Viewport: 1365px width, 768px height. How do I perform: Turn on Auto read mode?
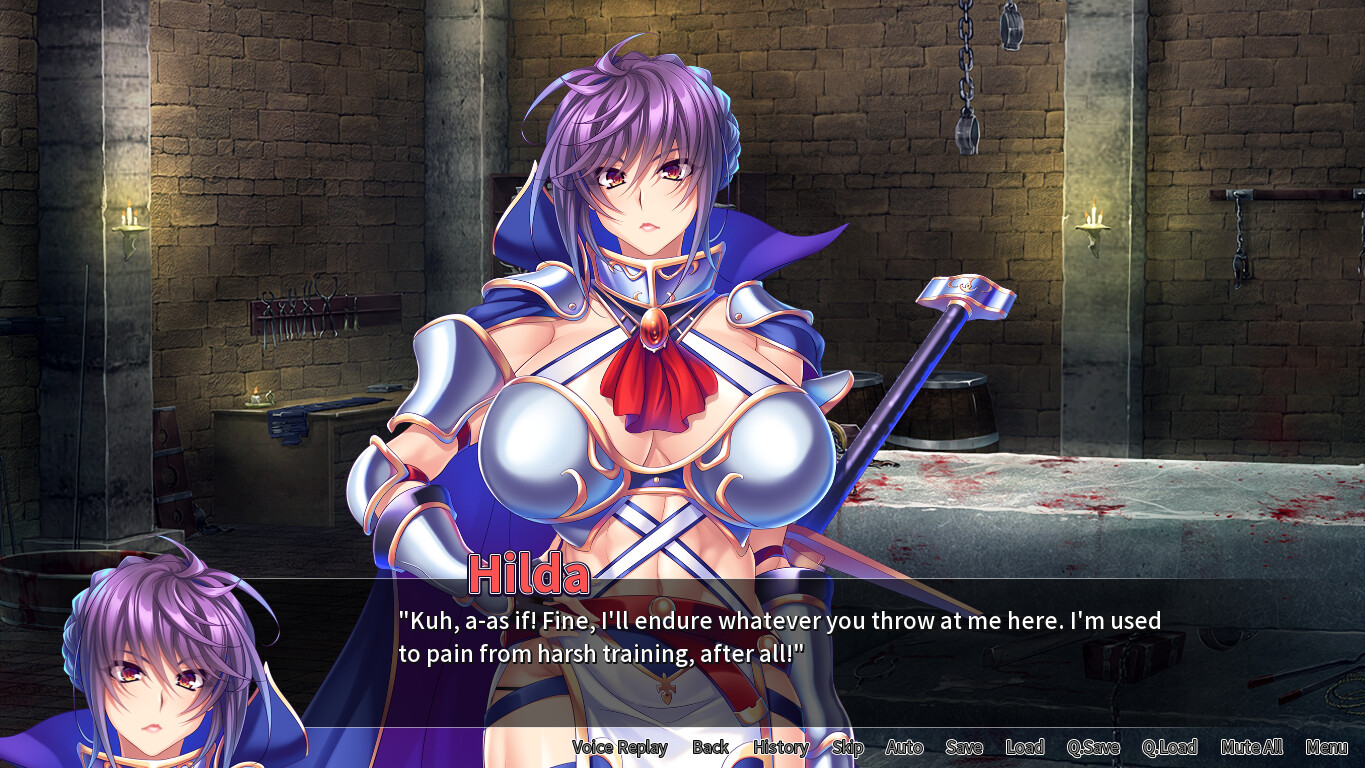point(903,747)
